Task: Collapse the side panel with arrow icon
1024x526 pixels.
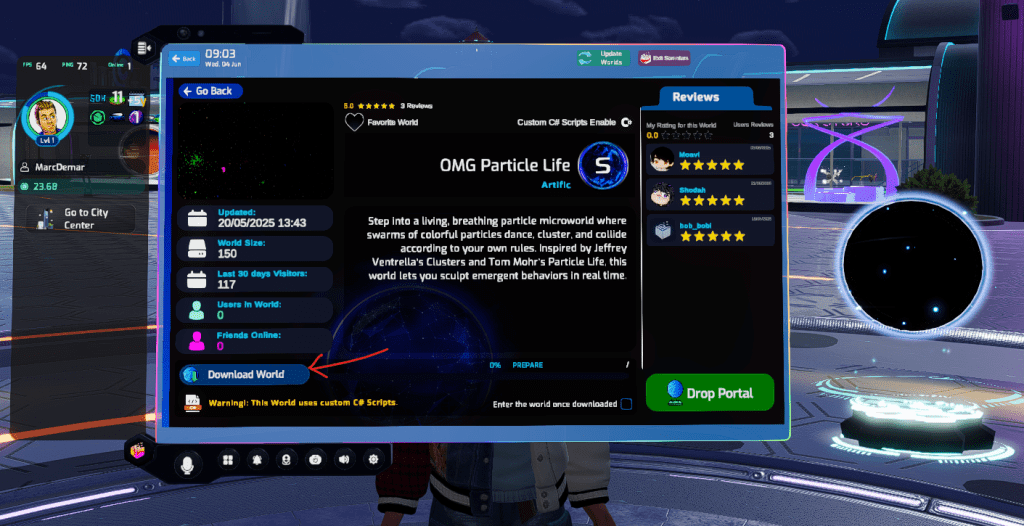Action: (144, 47)
